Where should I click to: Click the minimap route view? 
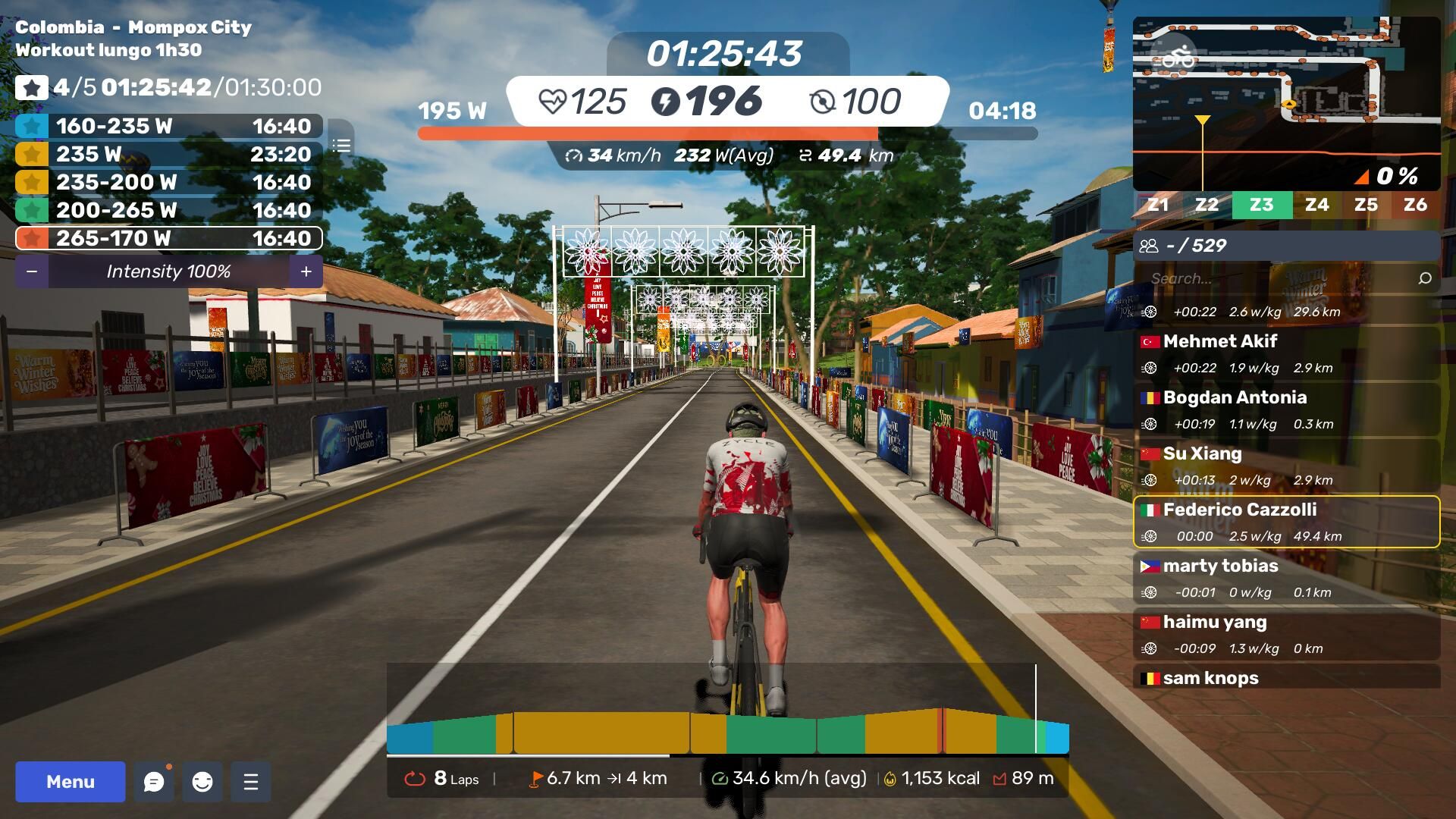pyautogui.click(x=1286, y=104)
